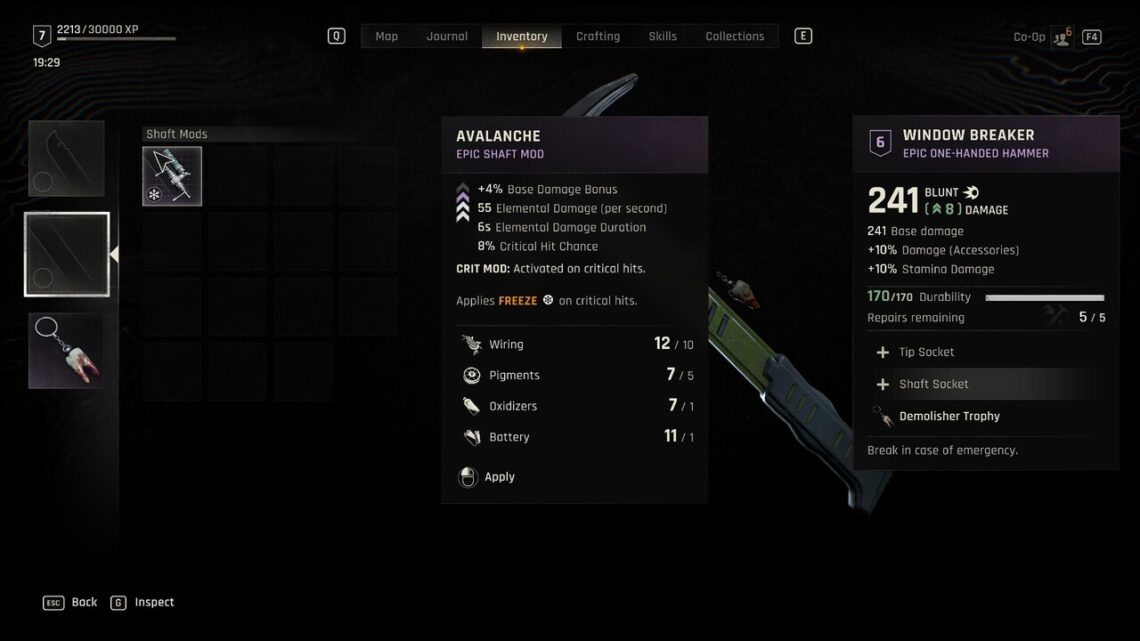1140x641 pixels.
Task: Show the Collections tab
Action: click(x=734, y=36)
